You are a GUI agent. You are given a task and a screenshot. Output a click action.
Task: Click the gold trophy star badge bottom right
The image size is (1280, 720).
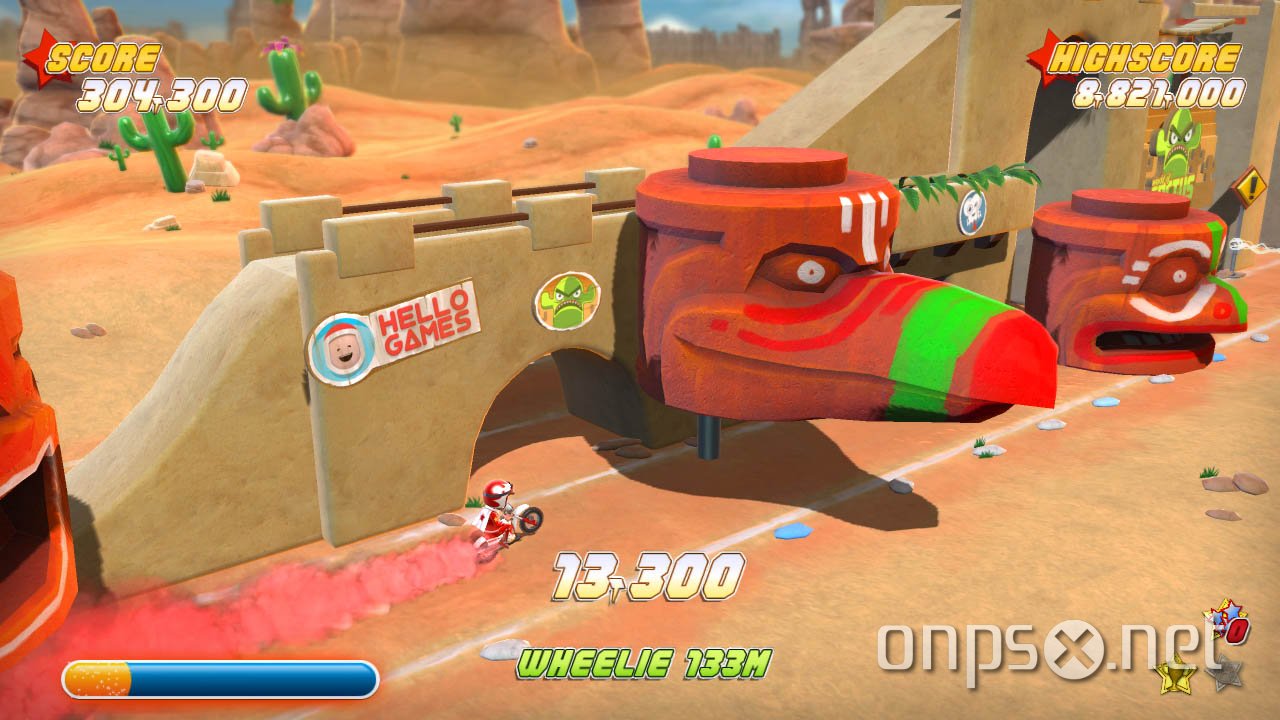coord(1173,676)
